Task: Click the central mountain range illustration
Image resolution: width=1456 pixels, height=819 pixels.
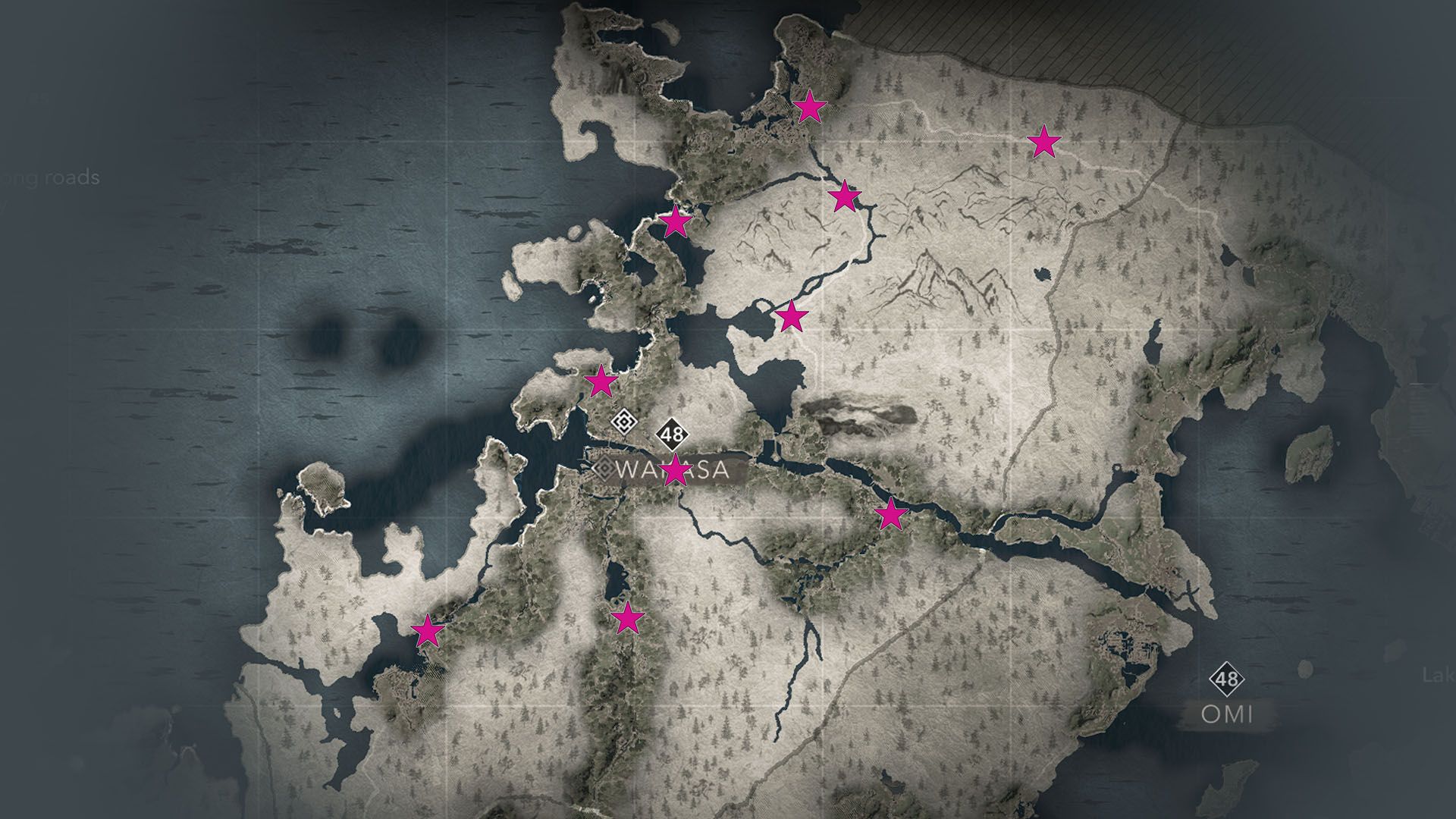Action: coord(948,281)
